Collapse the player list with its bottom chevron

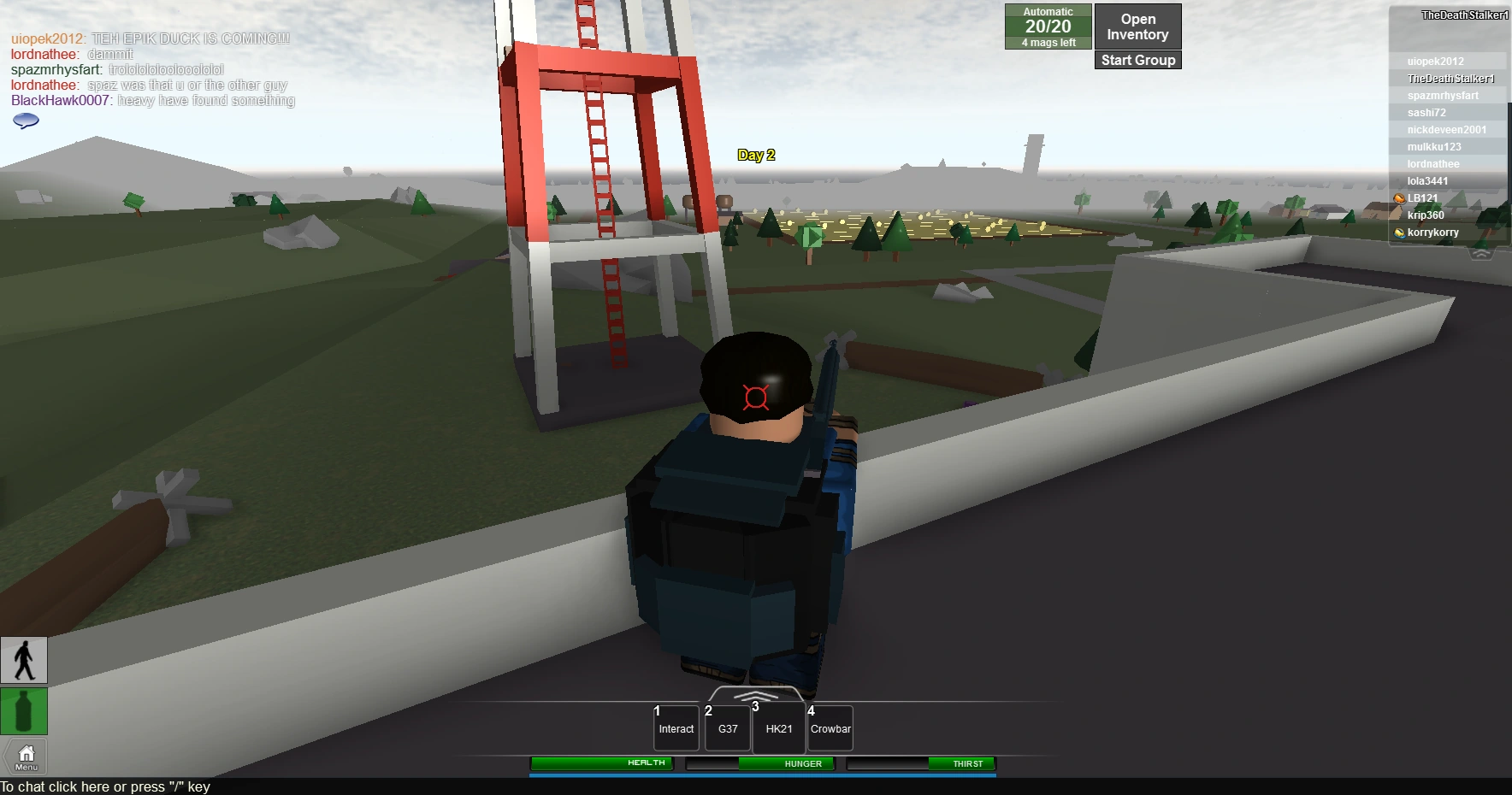click(x=1480, y=253)
